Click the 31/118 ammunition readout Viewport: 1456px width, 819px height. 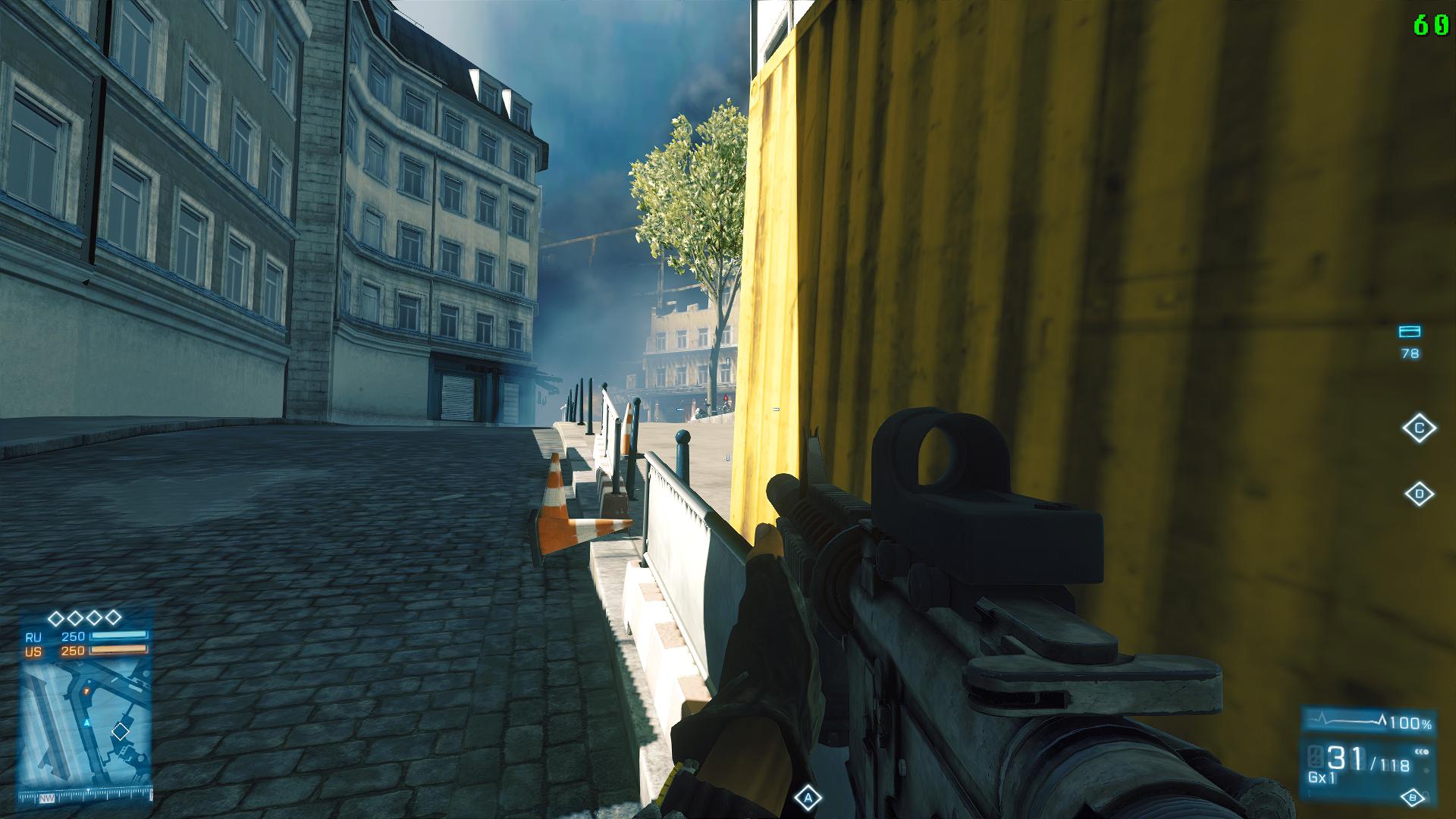(x=1362, y=758)
